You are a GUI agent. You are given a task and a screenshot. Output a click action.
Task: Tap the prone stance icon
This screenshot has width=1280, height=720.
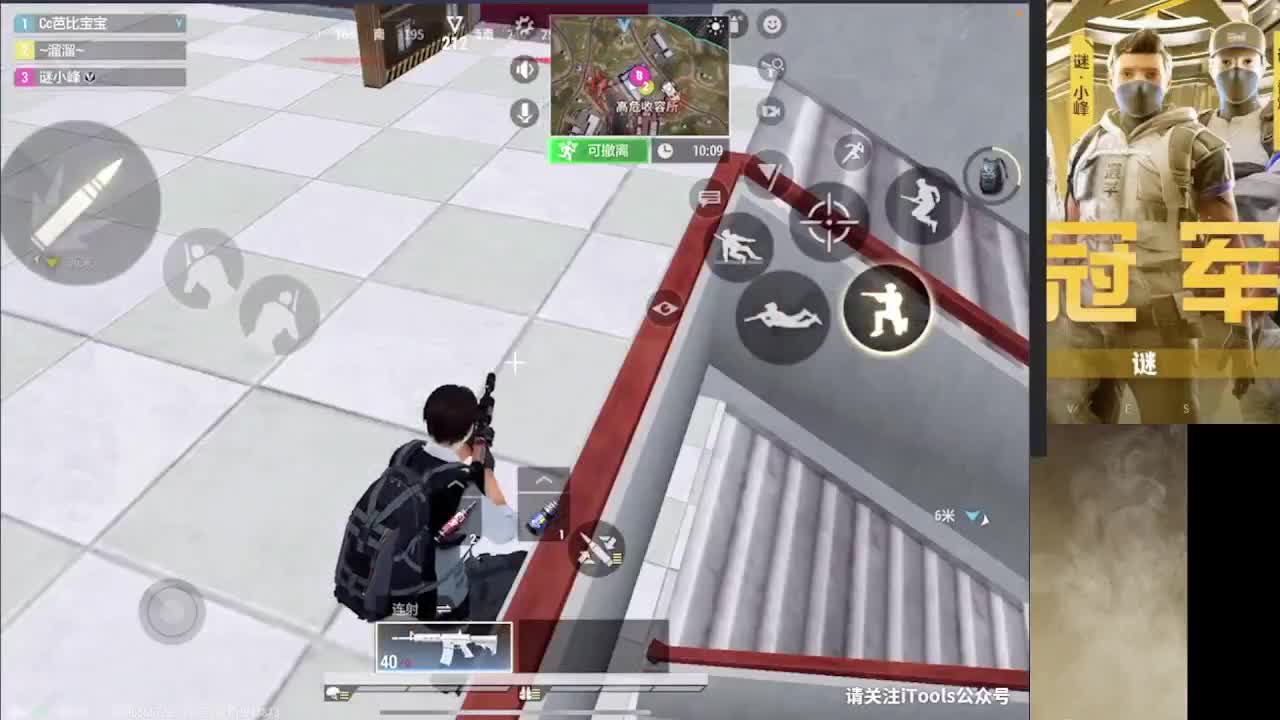point(782,318)
